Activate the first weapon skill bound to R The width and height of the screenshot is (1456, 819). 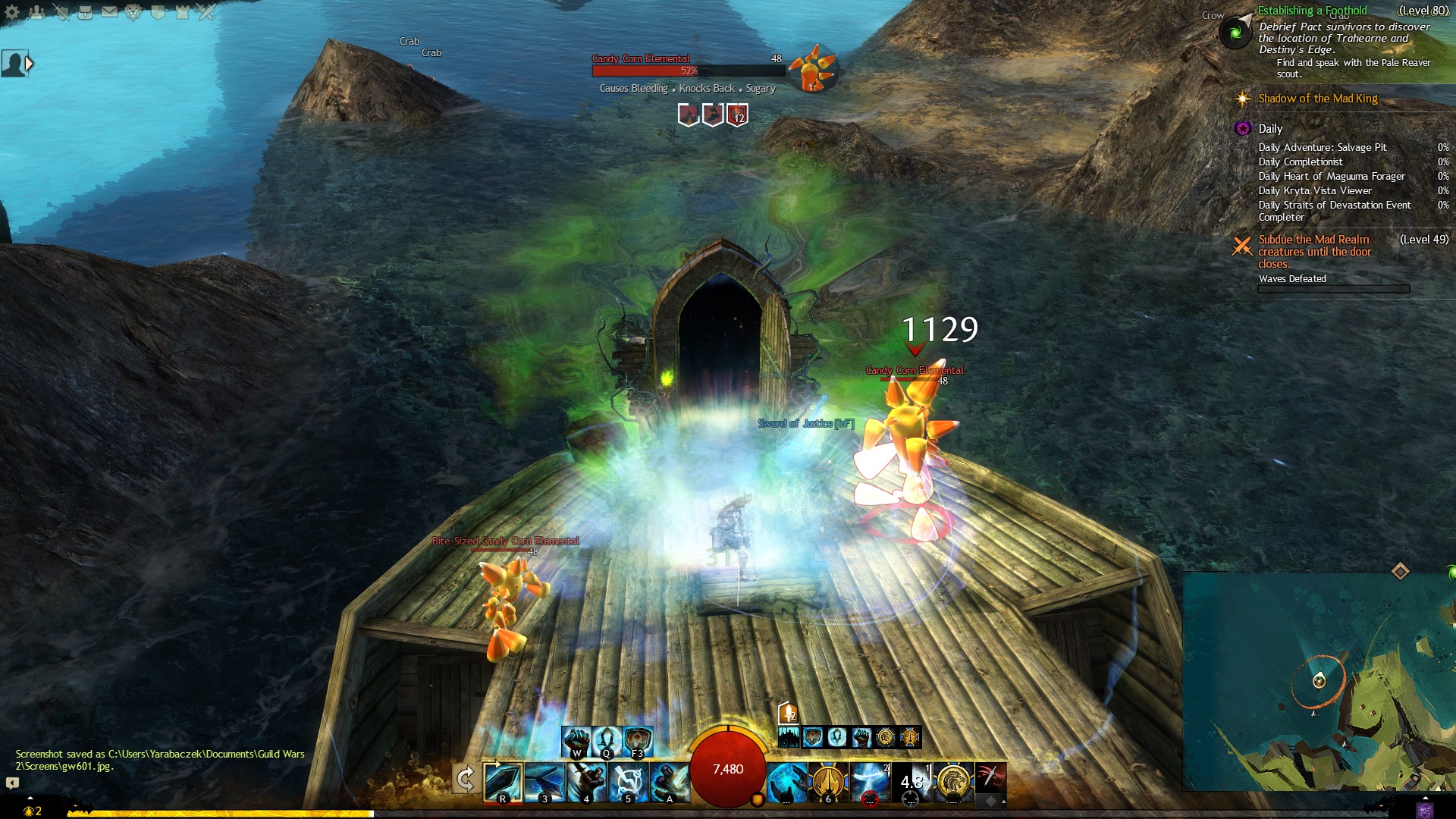pos(503,782)
